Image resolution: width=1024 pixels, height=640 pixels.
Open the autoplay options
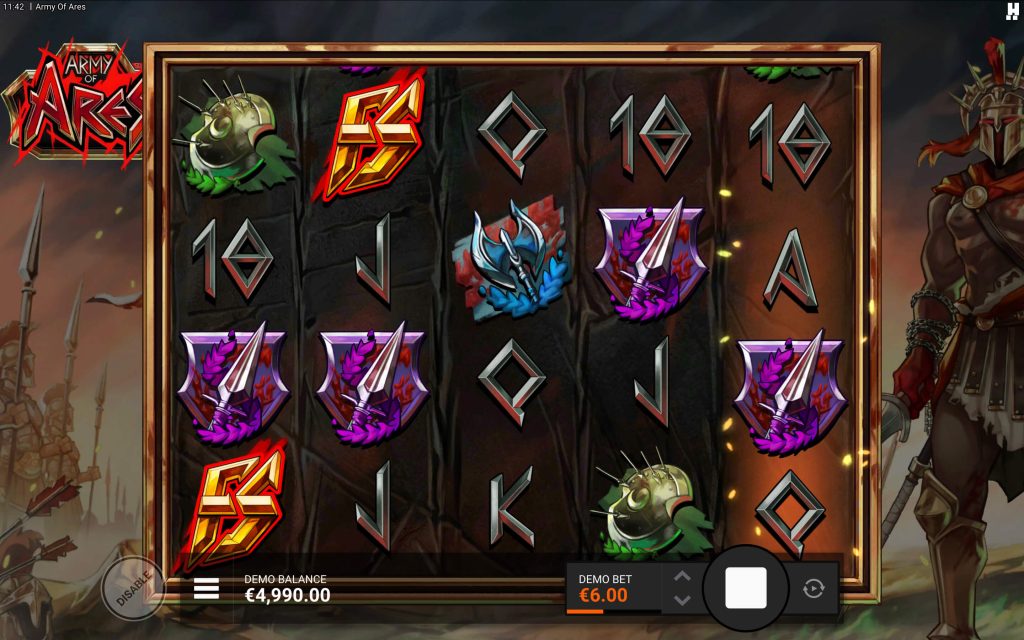(x=813, y=588)
